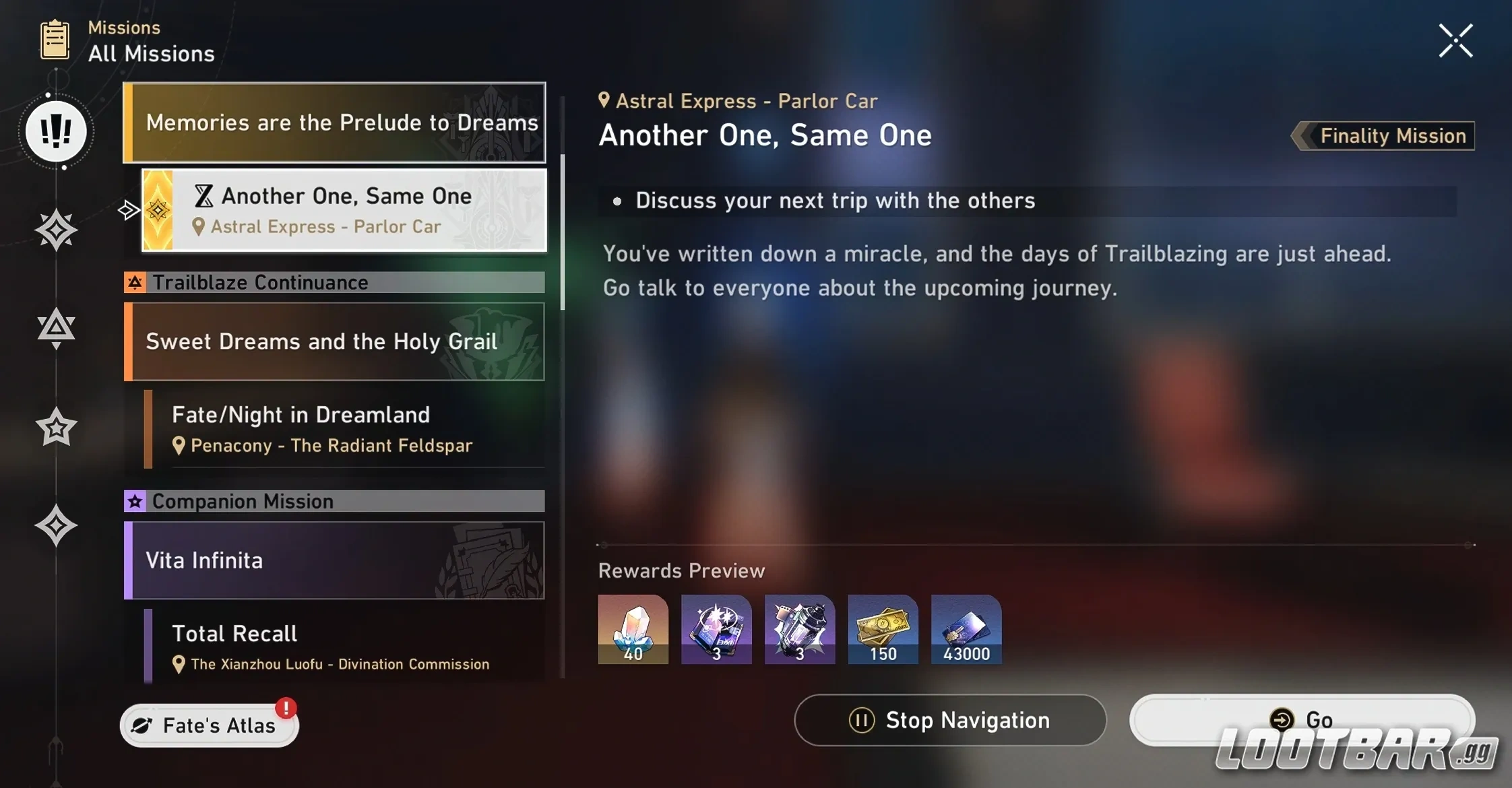
Task: Click the 43000 Credits reward icon
Action: (966, 629)
